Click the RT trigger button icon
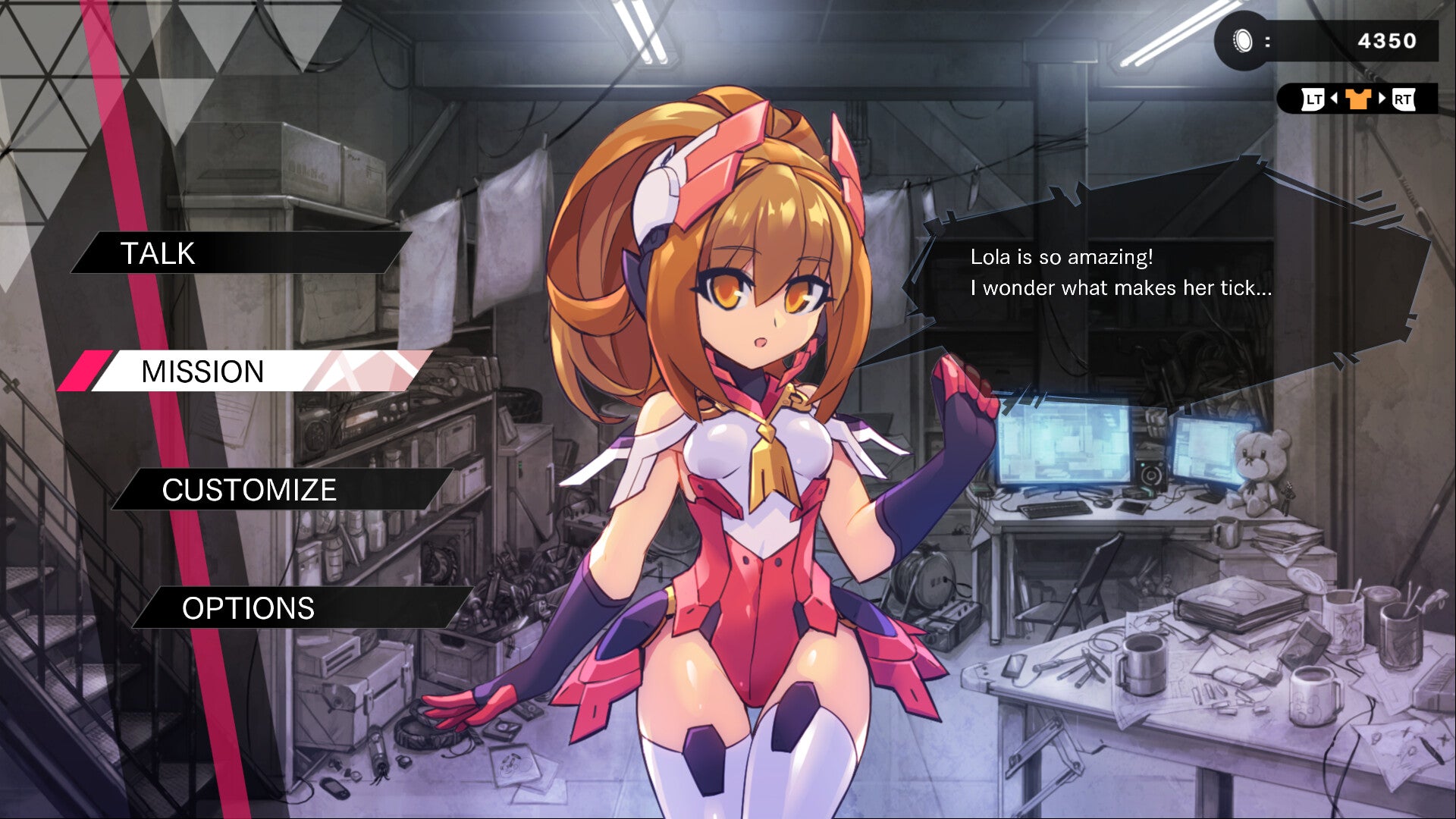 (1404, 99)
